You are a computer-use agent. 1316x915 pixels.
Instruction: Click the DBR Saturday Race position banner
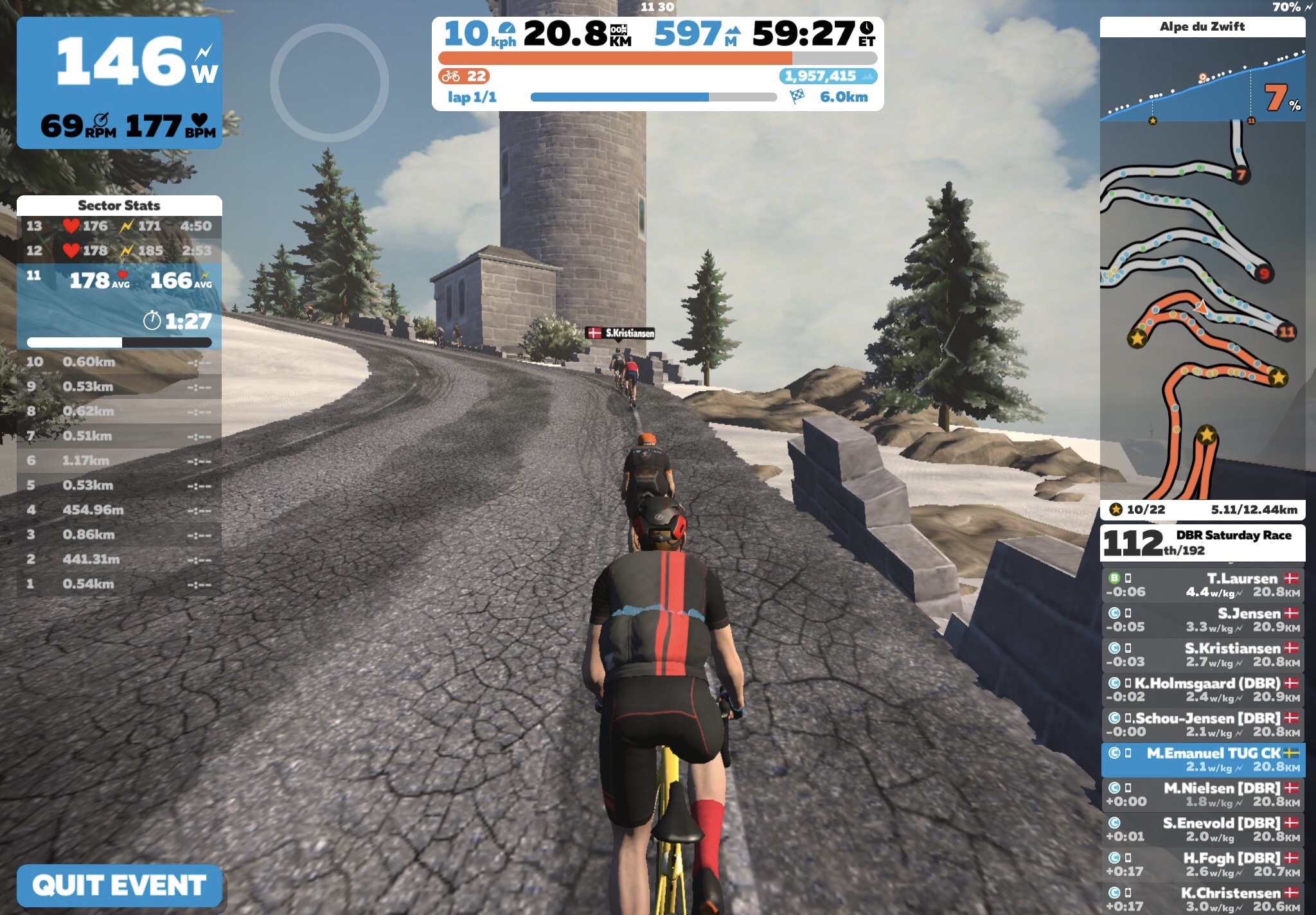(1202, 543)
